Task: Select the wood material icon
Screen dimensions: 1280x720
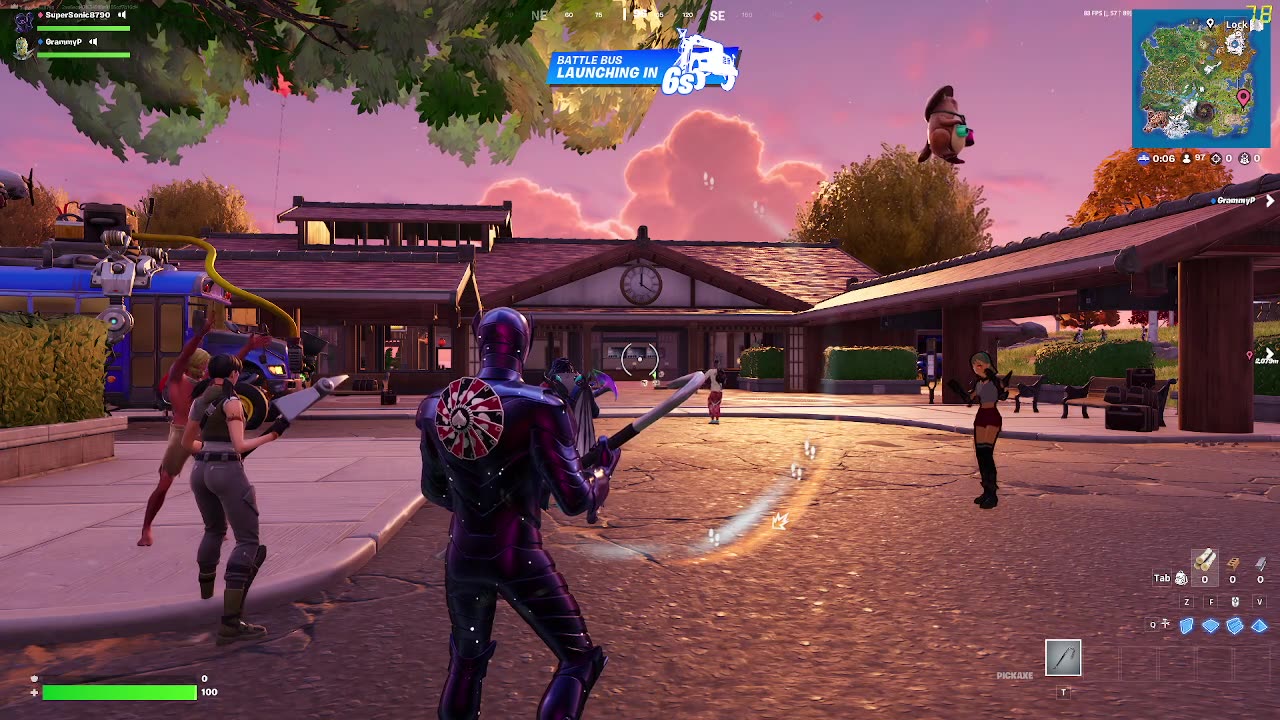Action: tap(1205, 561)
